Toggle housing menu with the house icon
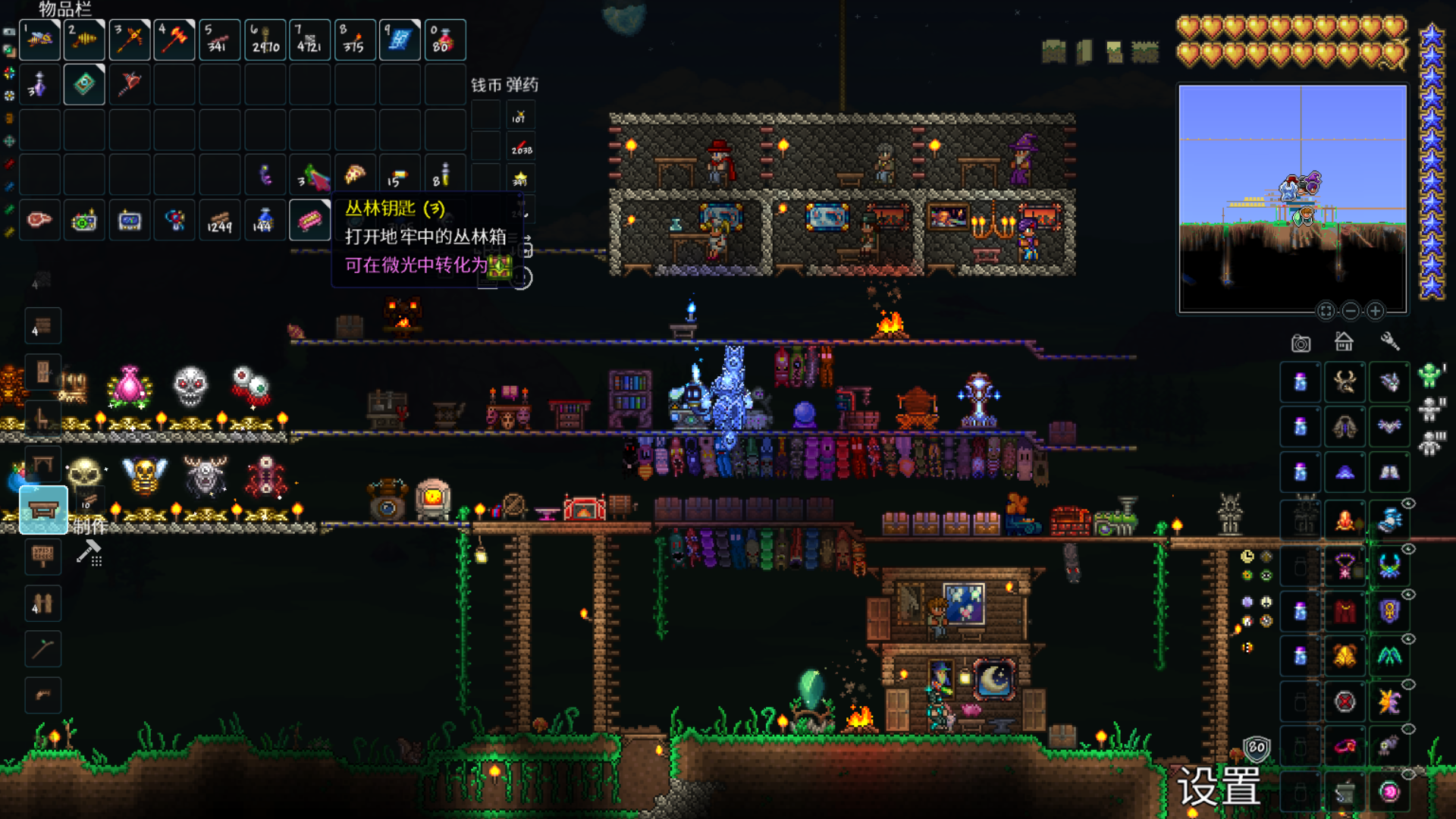The height and width of the screenshot is (819, 1456). 1344,342
